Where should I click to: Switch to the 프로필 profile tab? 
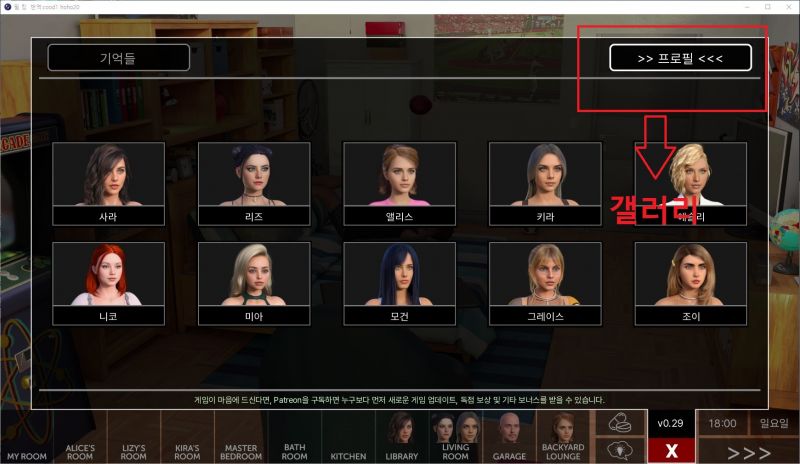(680, 58)
